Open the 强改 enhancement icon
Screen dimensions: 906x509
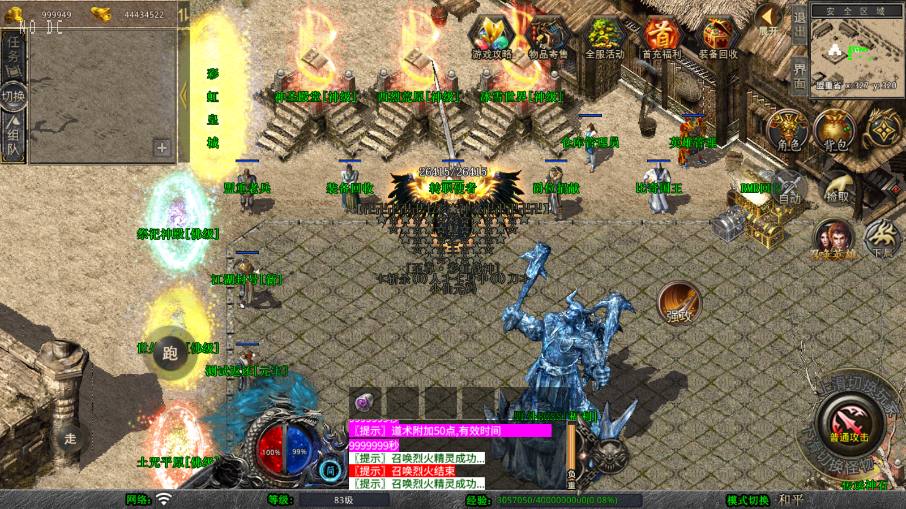[678, 301]
